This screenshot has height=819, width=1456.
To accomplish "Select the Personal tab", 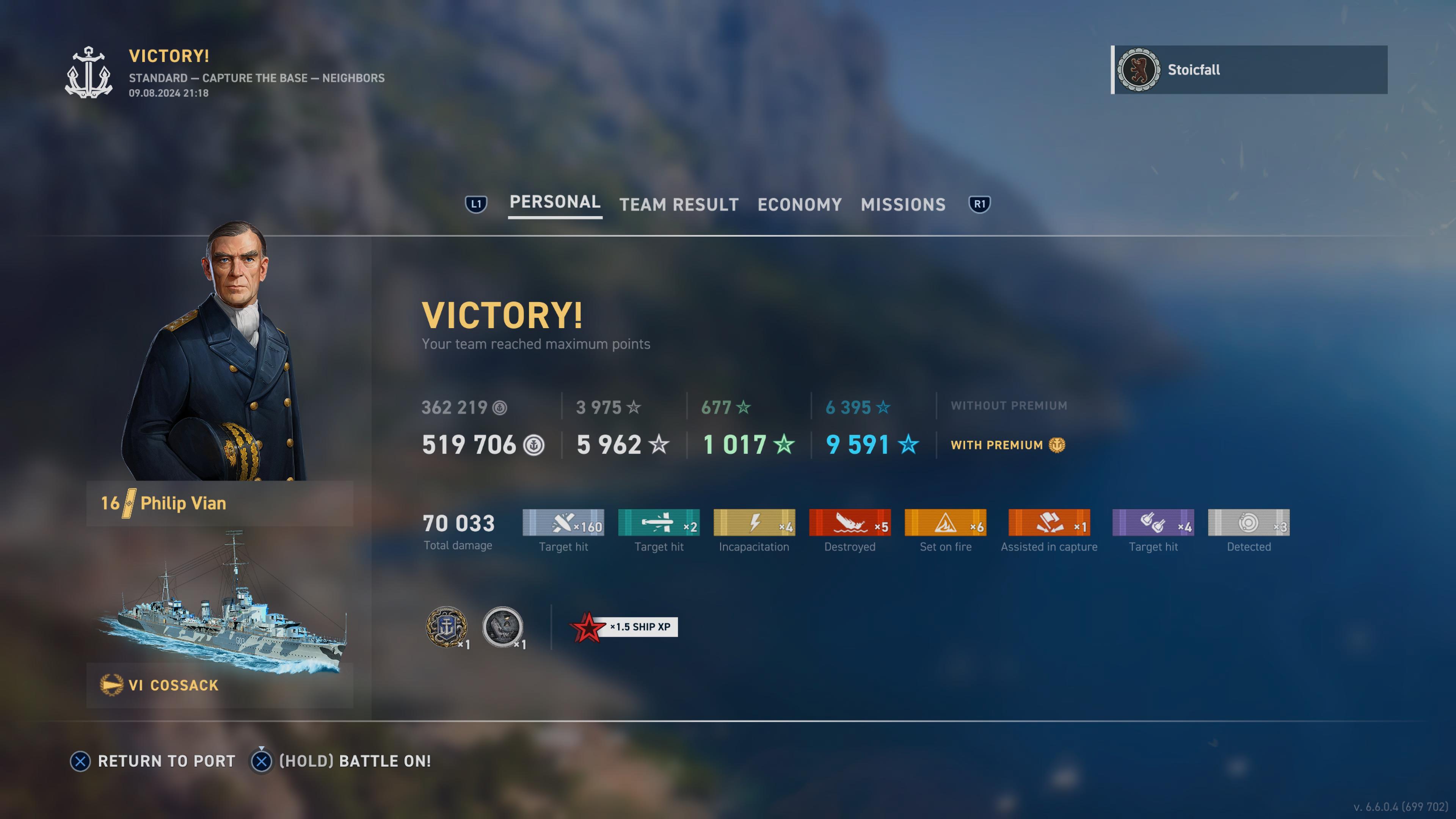I will tap(554, 202).
